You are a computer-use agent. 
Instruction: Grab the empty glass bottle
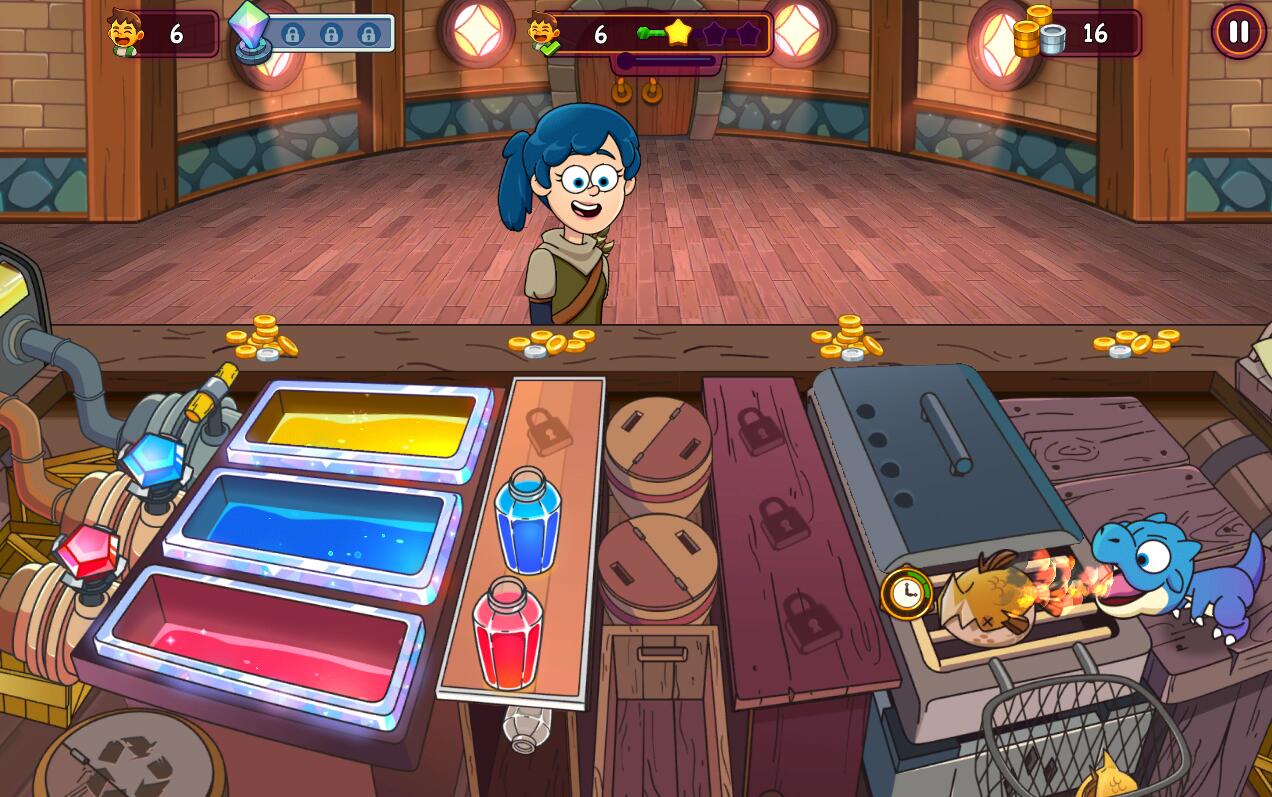(526, 727)
